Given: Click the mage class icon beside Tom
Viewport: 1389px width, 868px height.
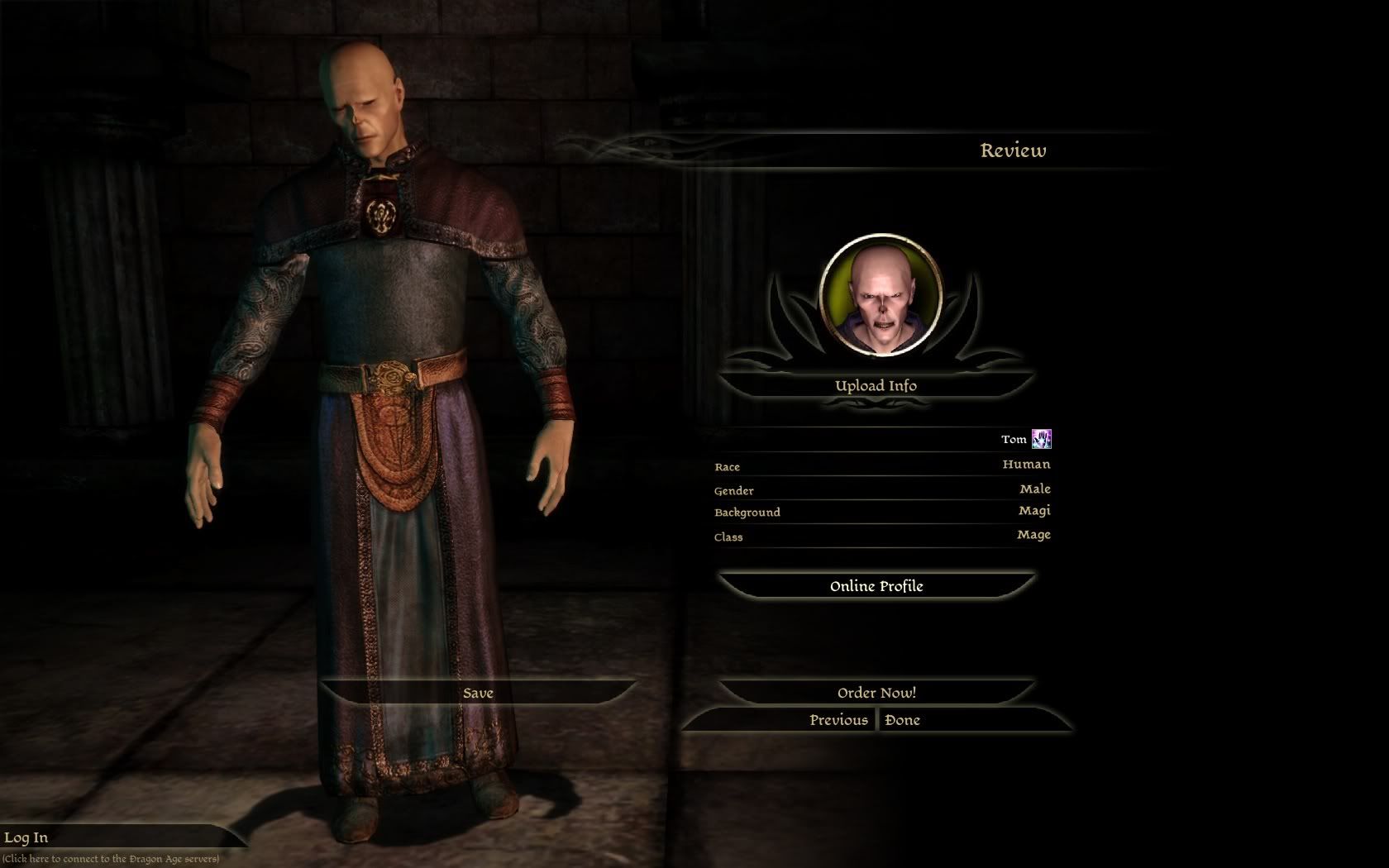Looking at the screenshot, I should [x=1042, y=439].
